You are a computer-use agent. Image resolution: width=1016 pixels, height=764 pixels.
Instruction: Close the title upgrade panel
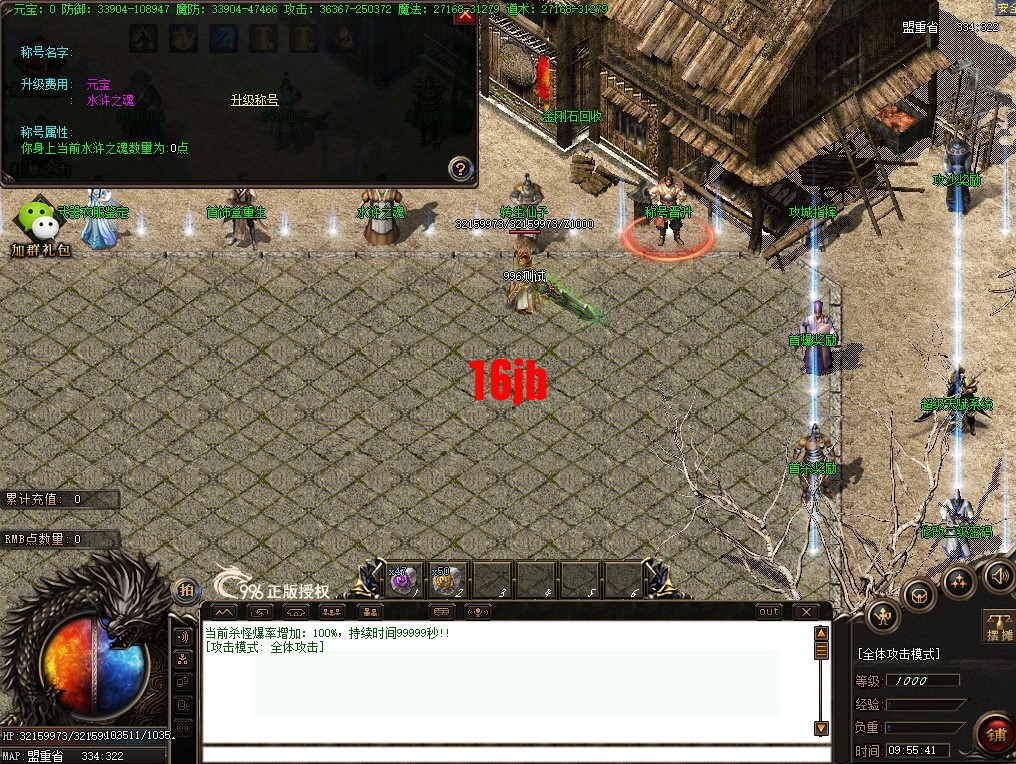point(464,16)
